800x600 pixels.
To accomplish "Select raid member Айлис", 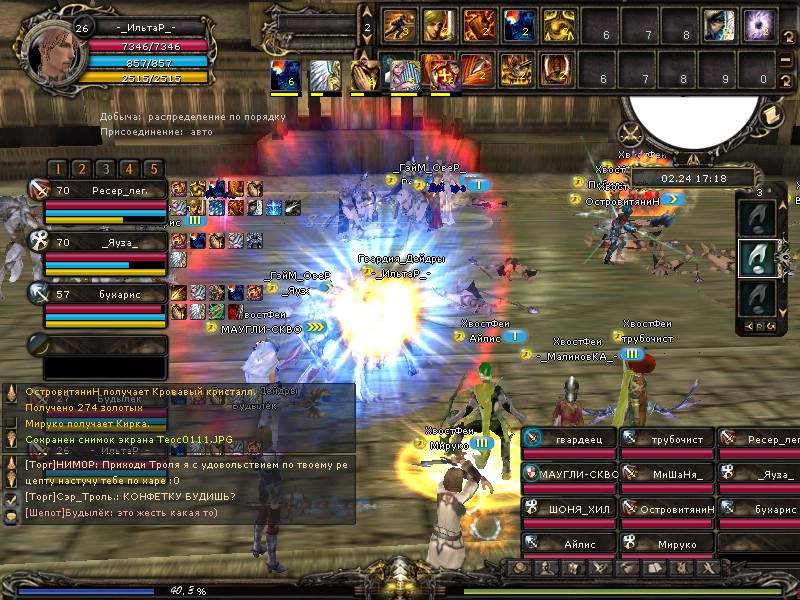I will [x=567, y=544].
